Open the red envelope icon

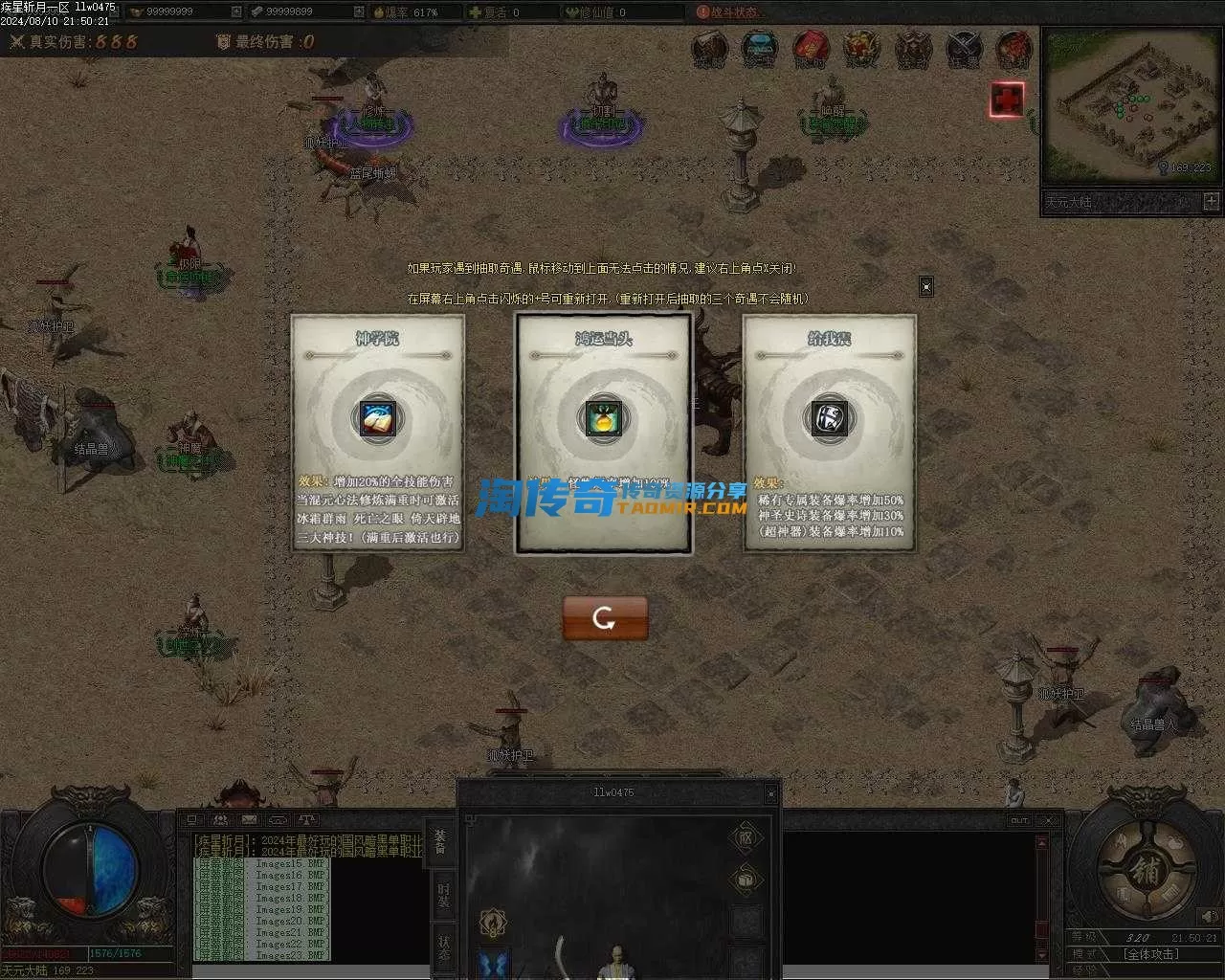pyautogui.click(x=810, y=48)
